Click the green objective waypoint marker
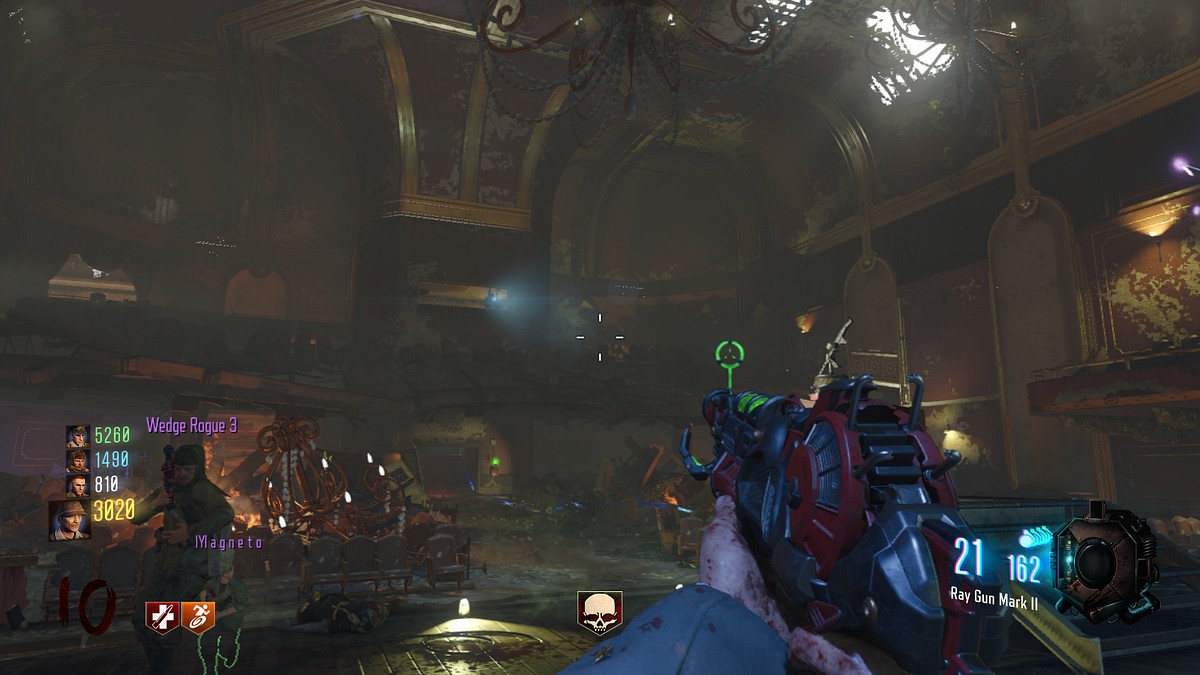1200x675 pixels. [x=730, y=353]
